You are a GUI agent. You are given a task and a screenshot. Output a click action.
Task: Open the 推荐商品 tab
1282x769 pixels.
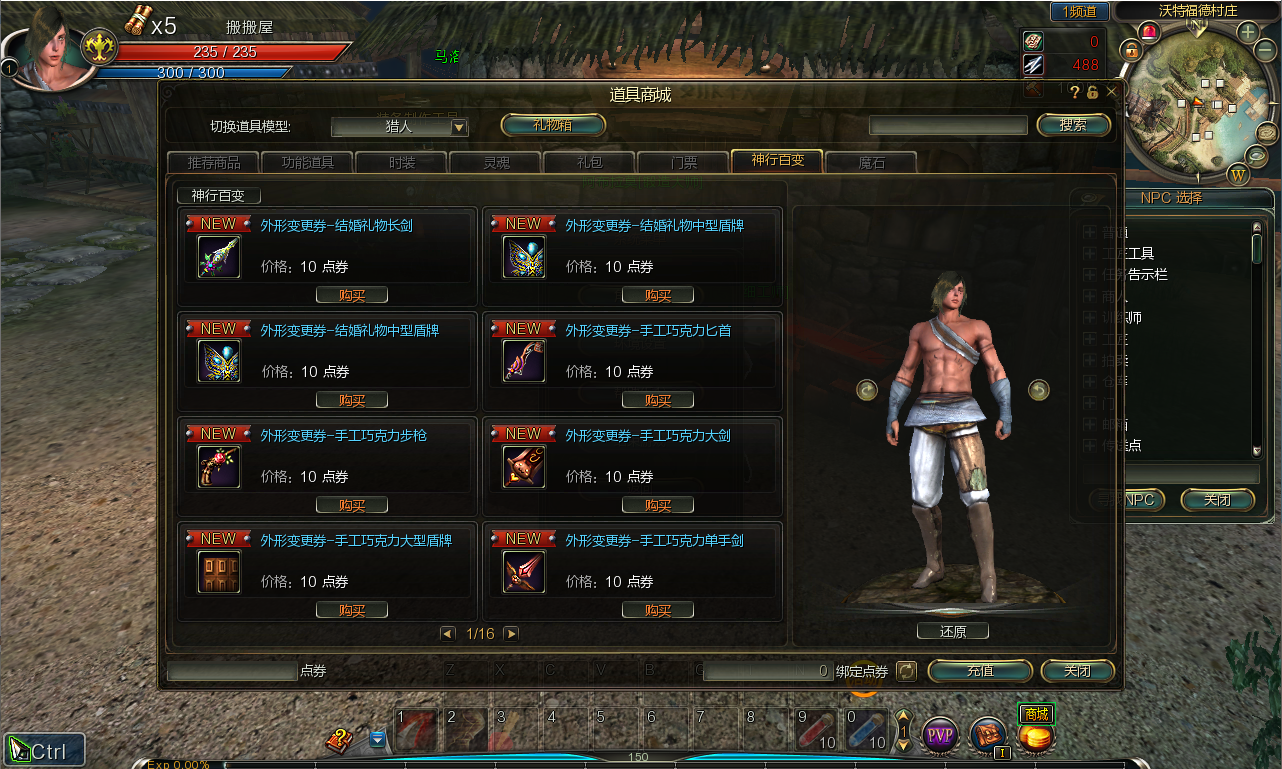point(212,162)
